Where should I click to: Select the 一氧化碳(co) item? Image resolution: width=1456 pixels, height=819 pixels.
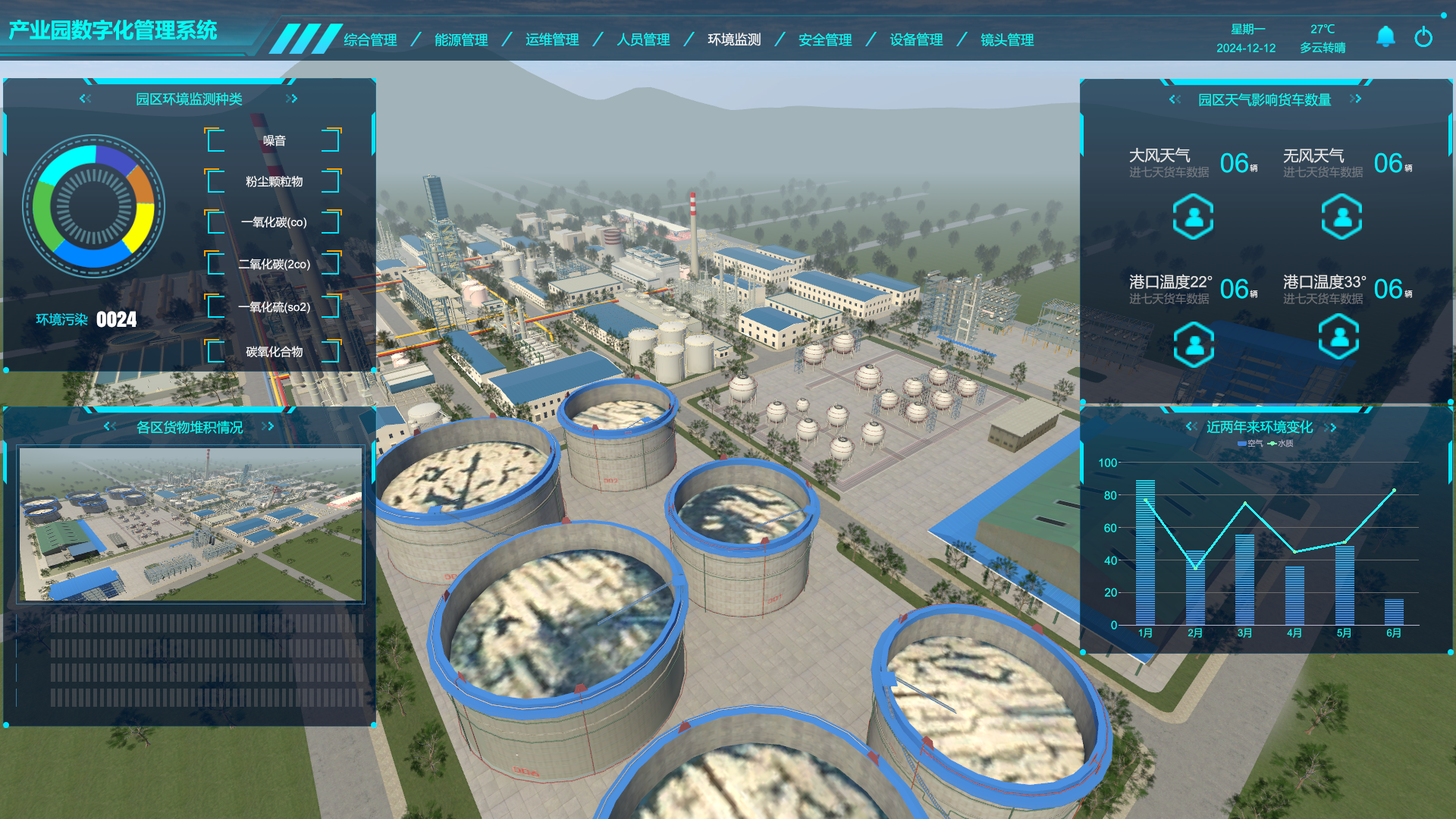click(x=274, y=222)
